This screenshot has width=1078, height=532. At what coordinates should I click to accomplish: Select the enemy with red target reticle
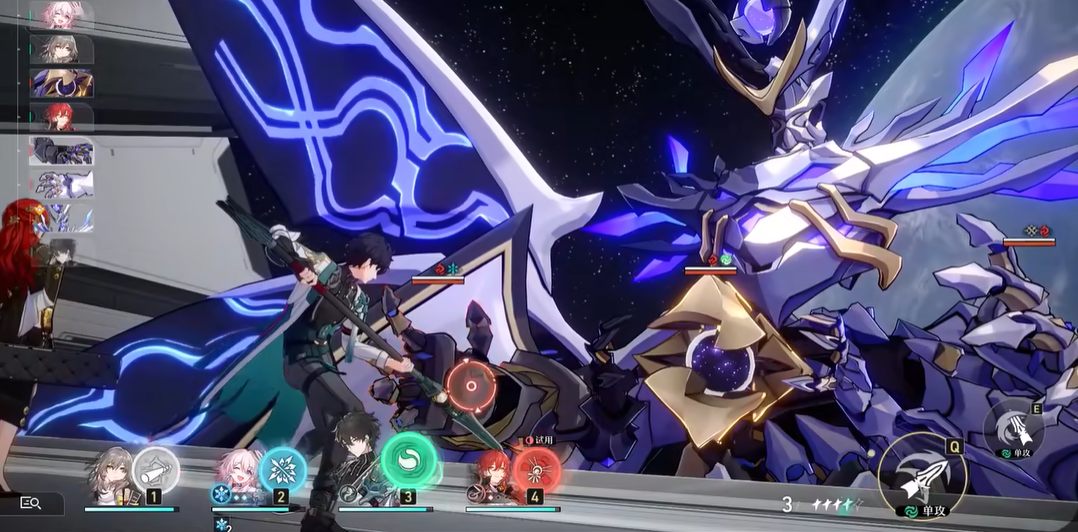coord(468,381)
